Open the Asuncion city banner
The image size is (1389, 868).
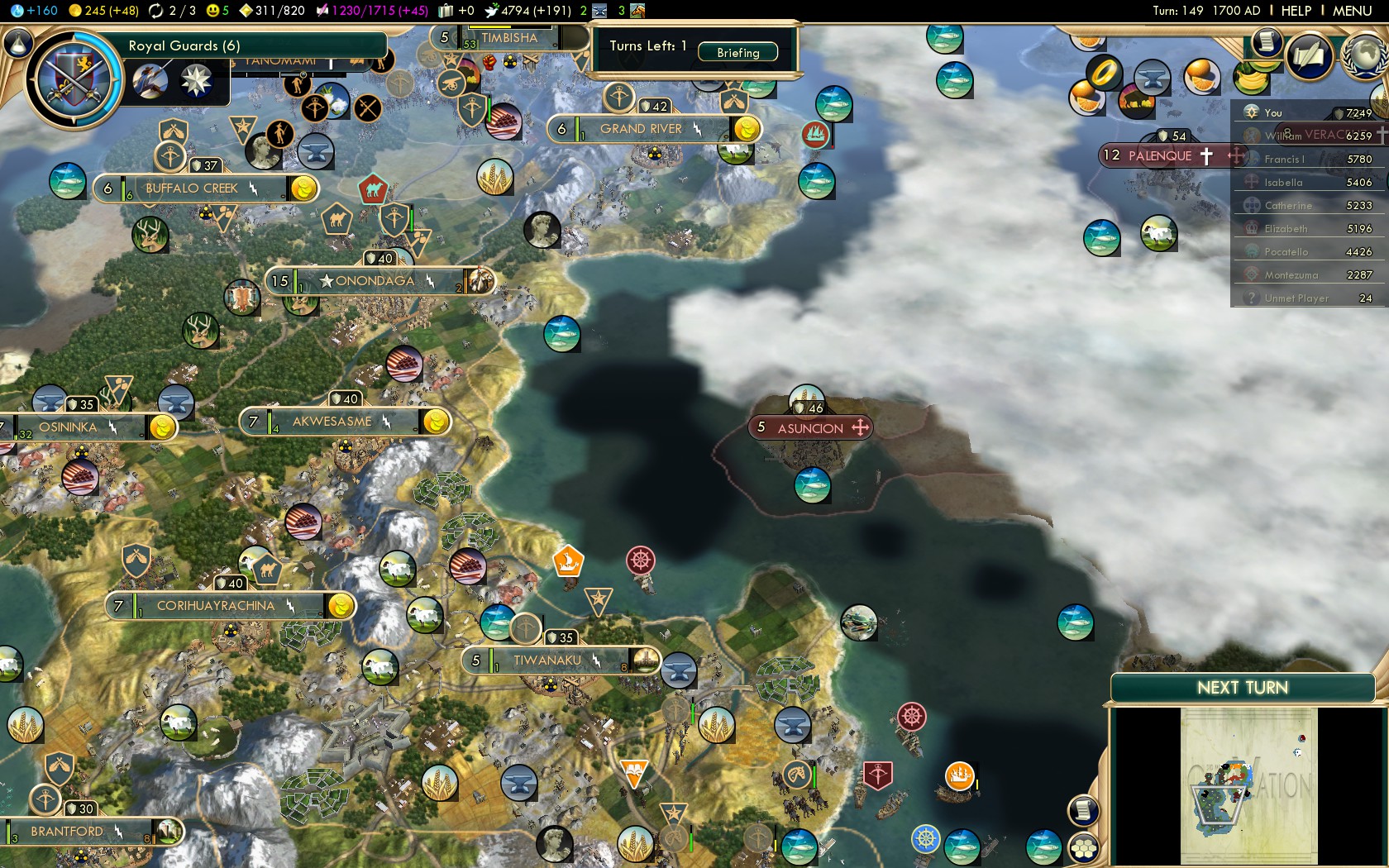[x=810, y=428]
